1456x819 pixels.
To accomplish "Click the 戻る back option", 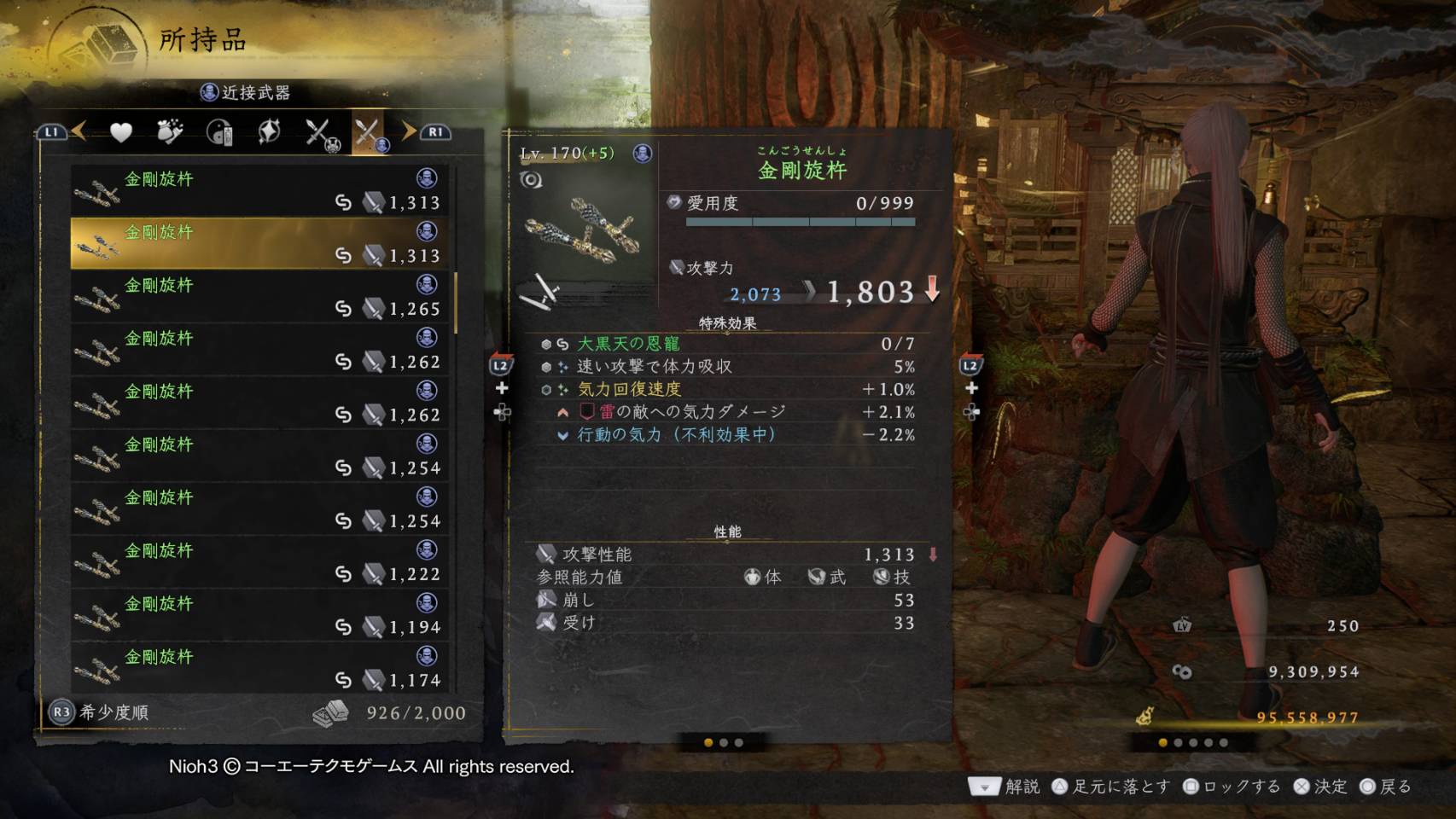I will [1385, 787].
